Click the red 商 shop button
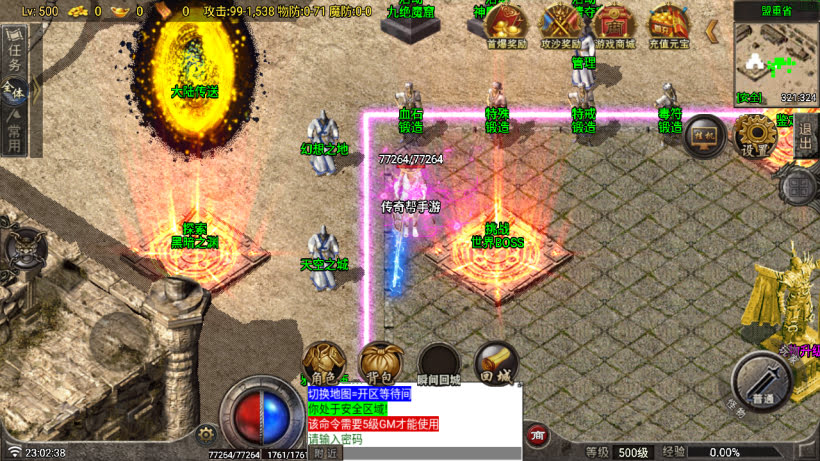This screenshot has height=461, width=820. [x=538, y=436]
